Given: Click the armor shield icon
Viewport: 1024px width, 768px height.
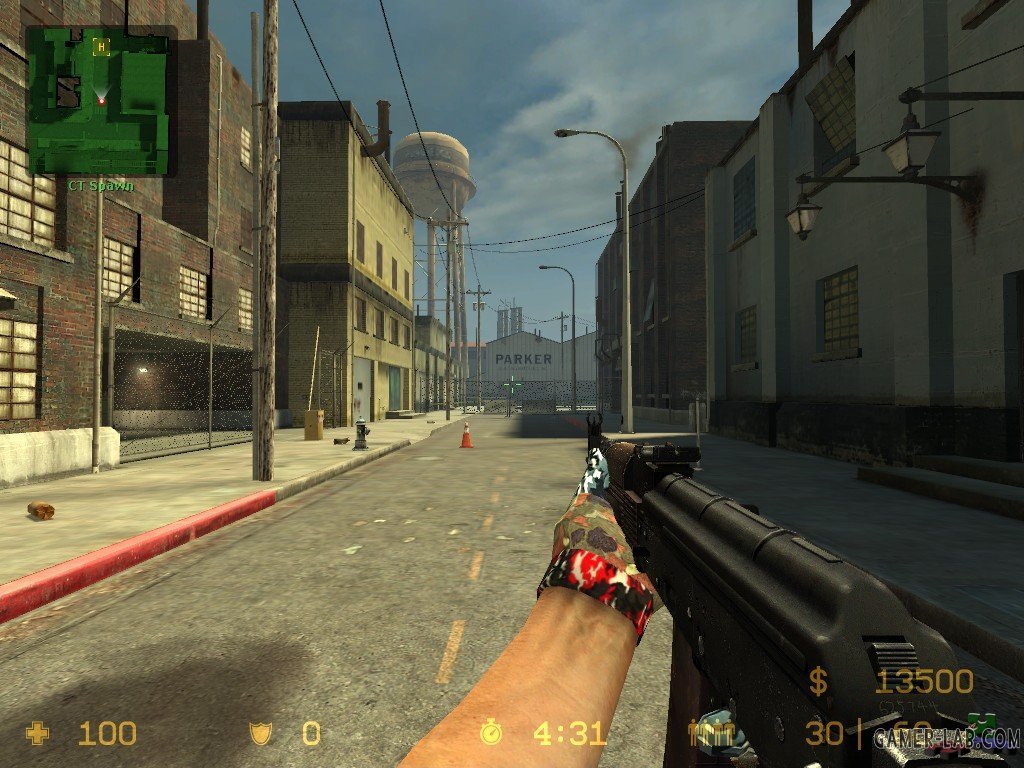Looking at the screenshot, I should pos(260,735).
